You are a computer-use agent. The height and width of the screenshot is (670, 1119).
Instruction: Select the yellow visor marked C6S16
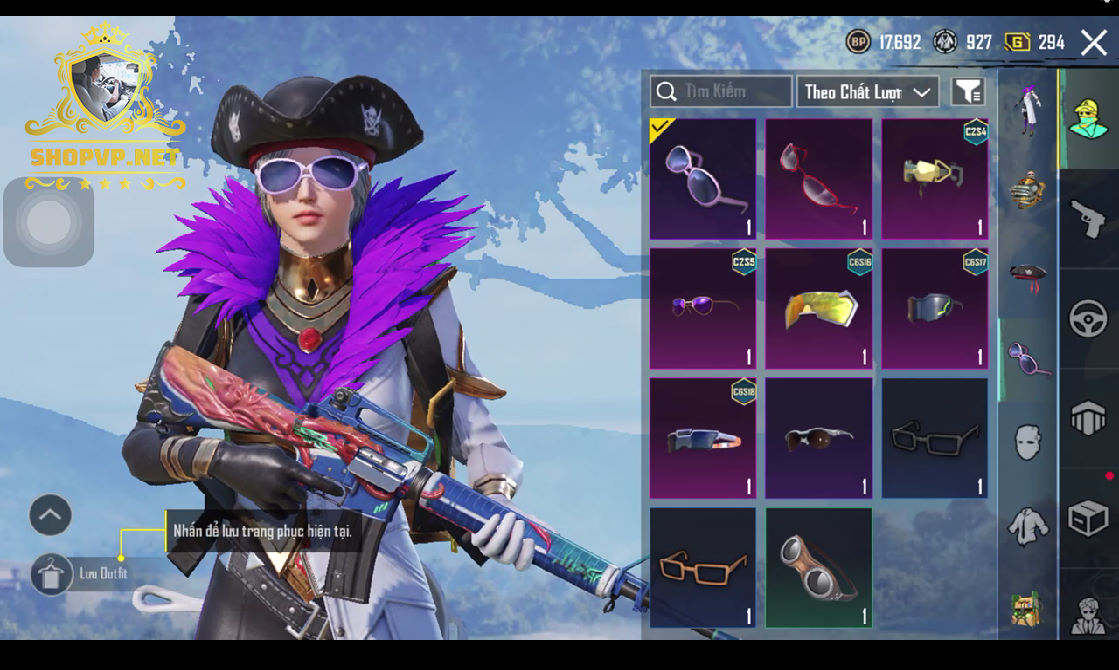819,309
